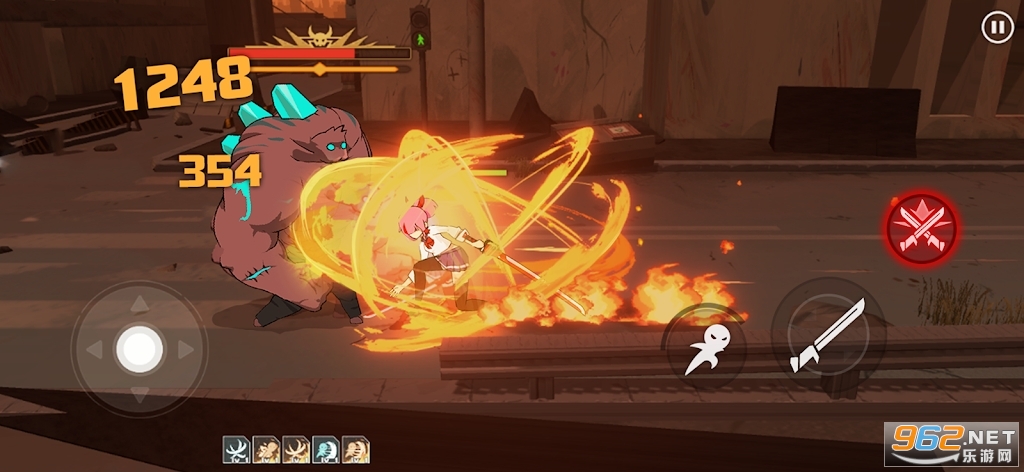Select the blue figure skill icon

[x=326, y=448]
